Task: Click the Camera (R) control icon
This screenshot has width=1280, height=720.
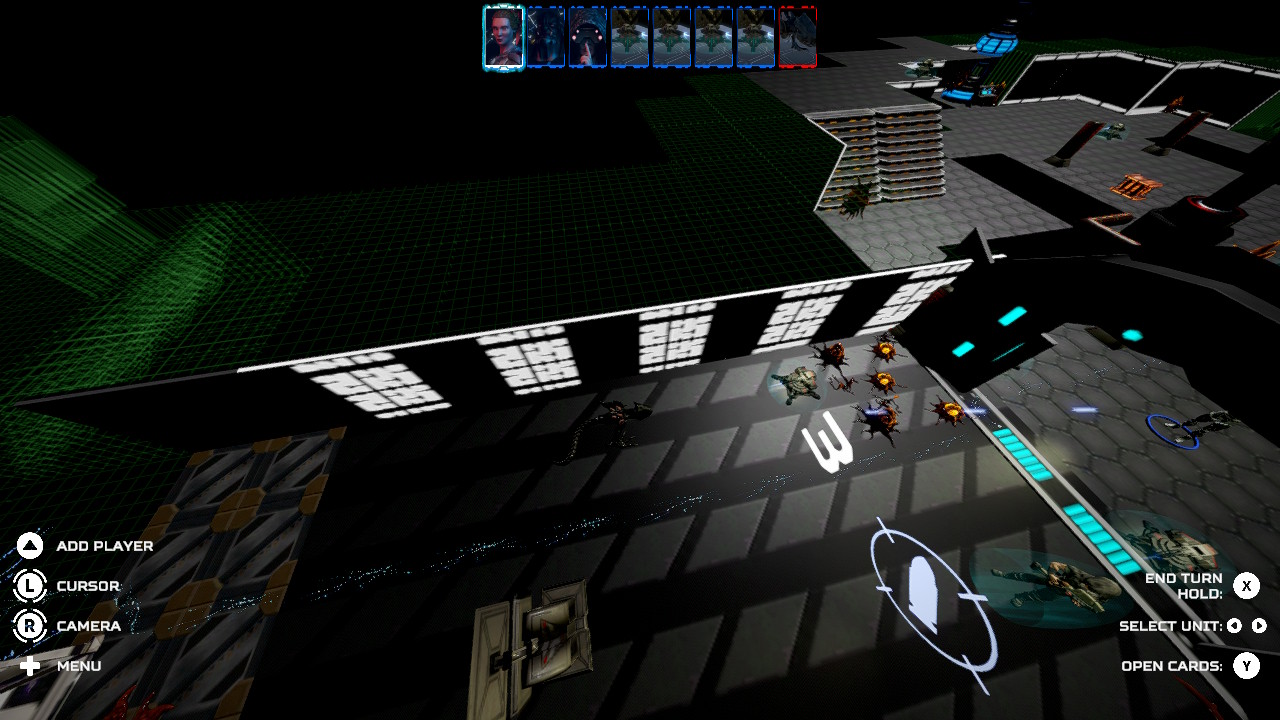Action: [30, 626]
